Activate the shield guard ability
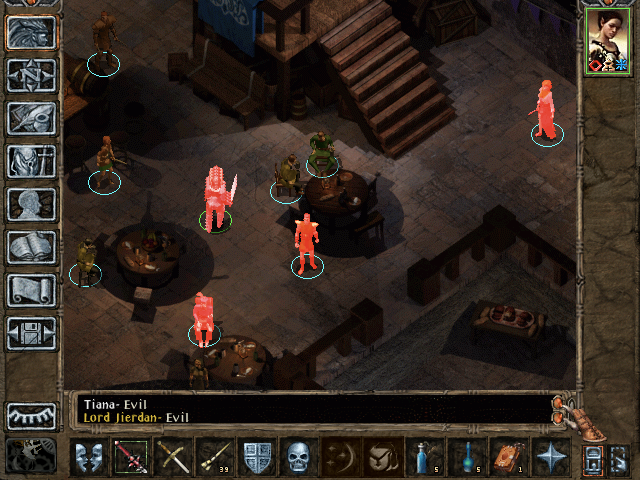 tap(257, 458)
